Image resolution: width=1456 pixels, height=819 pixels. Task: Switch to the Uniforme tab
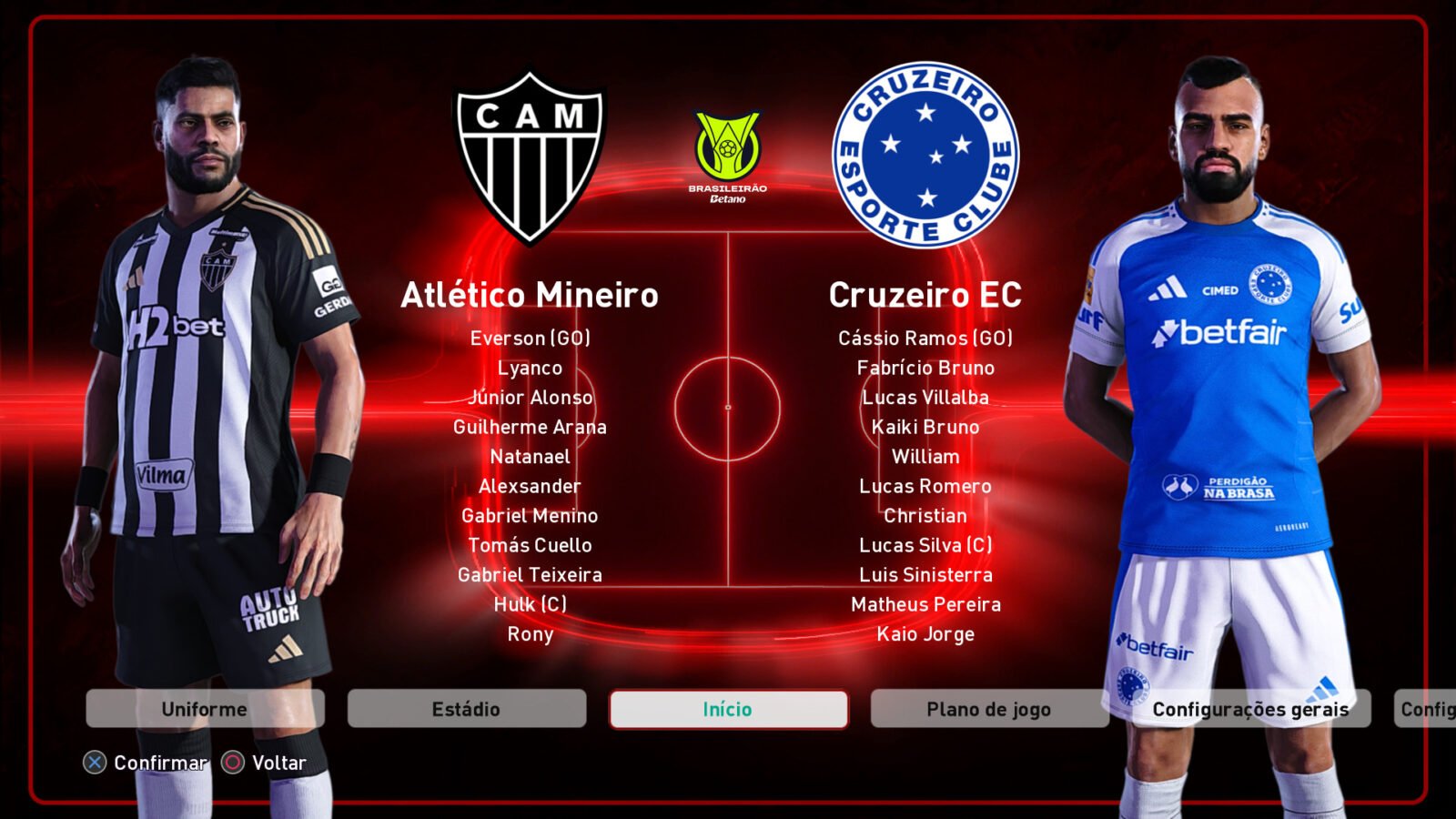click(x=204, y=708)
